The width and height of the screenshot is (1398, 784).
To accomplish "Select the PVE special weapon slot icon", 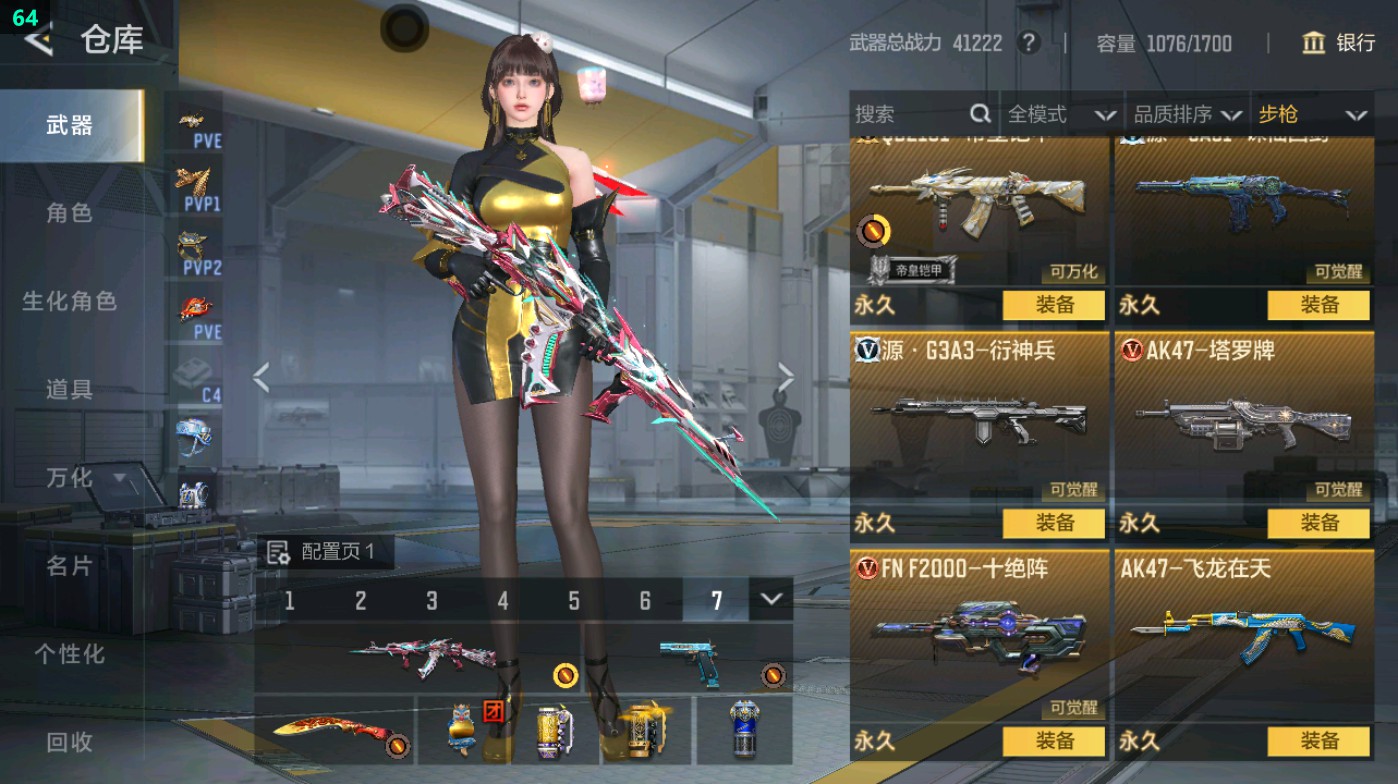I will click(x=197, y=118).
